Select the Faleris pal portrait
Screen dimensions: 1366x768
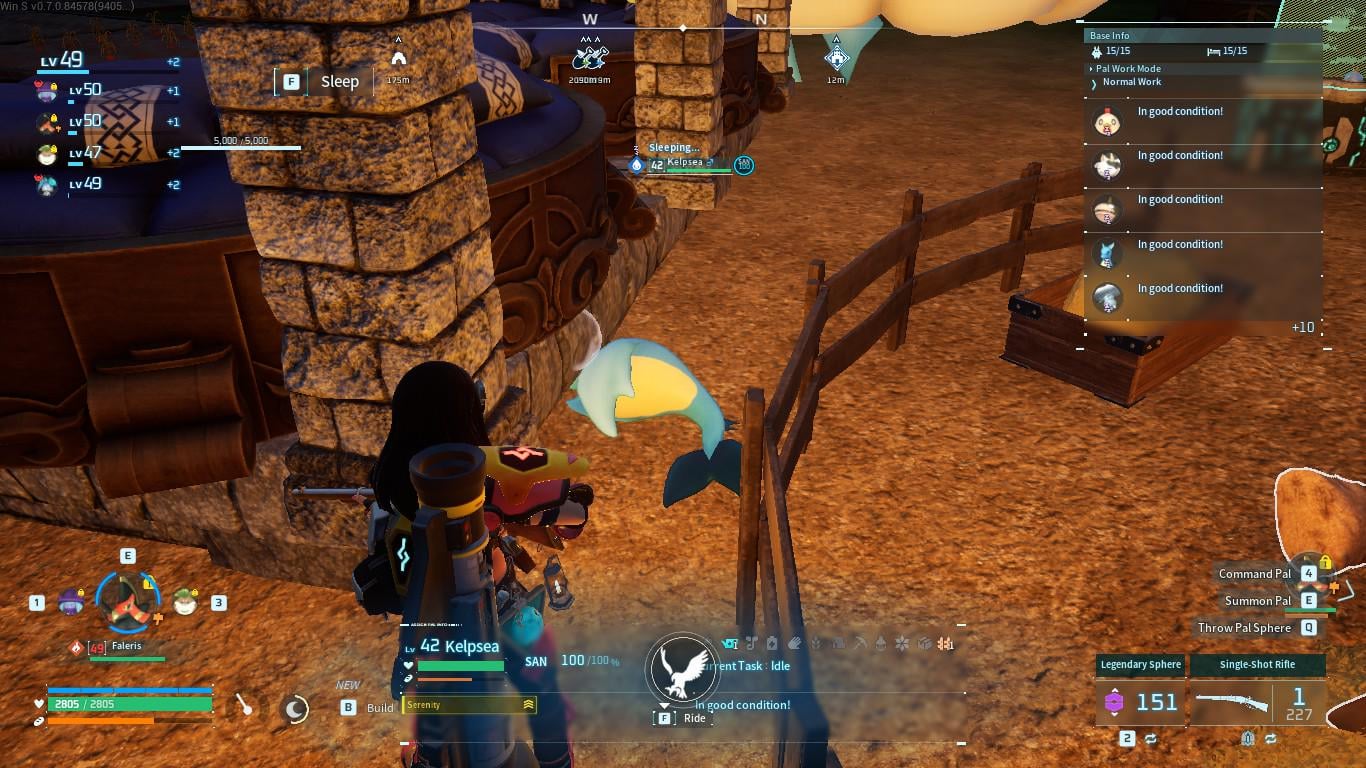pyautogui.click(x=127, y=598)
